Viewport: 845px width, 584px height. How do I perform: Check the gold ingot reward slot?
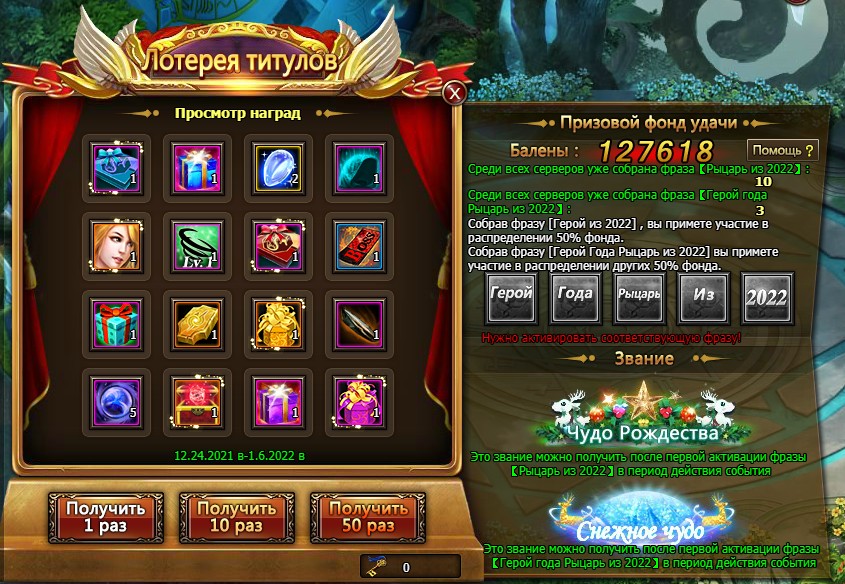[196, 324]
